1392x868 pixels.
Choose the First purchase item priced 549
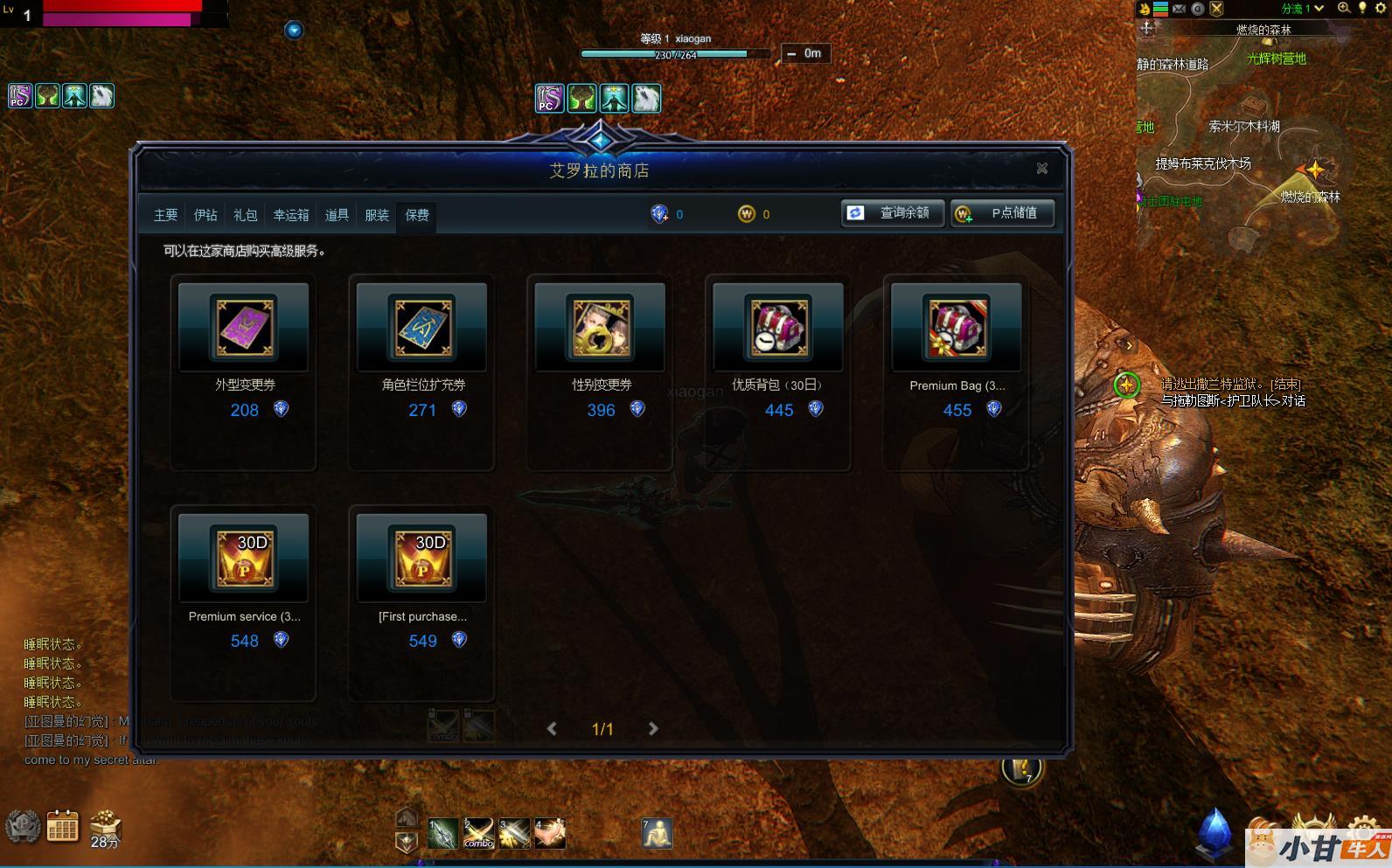[422, 559]
